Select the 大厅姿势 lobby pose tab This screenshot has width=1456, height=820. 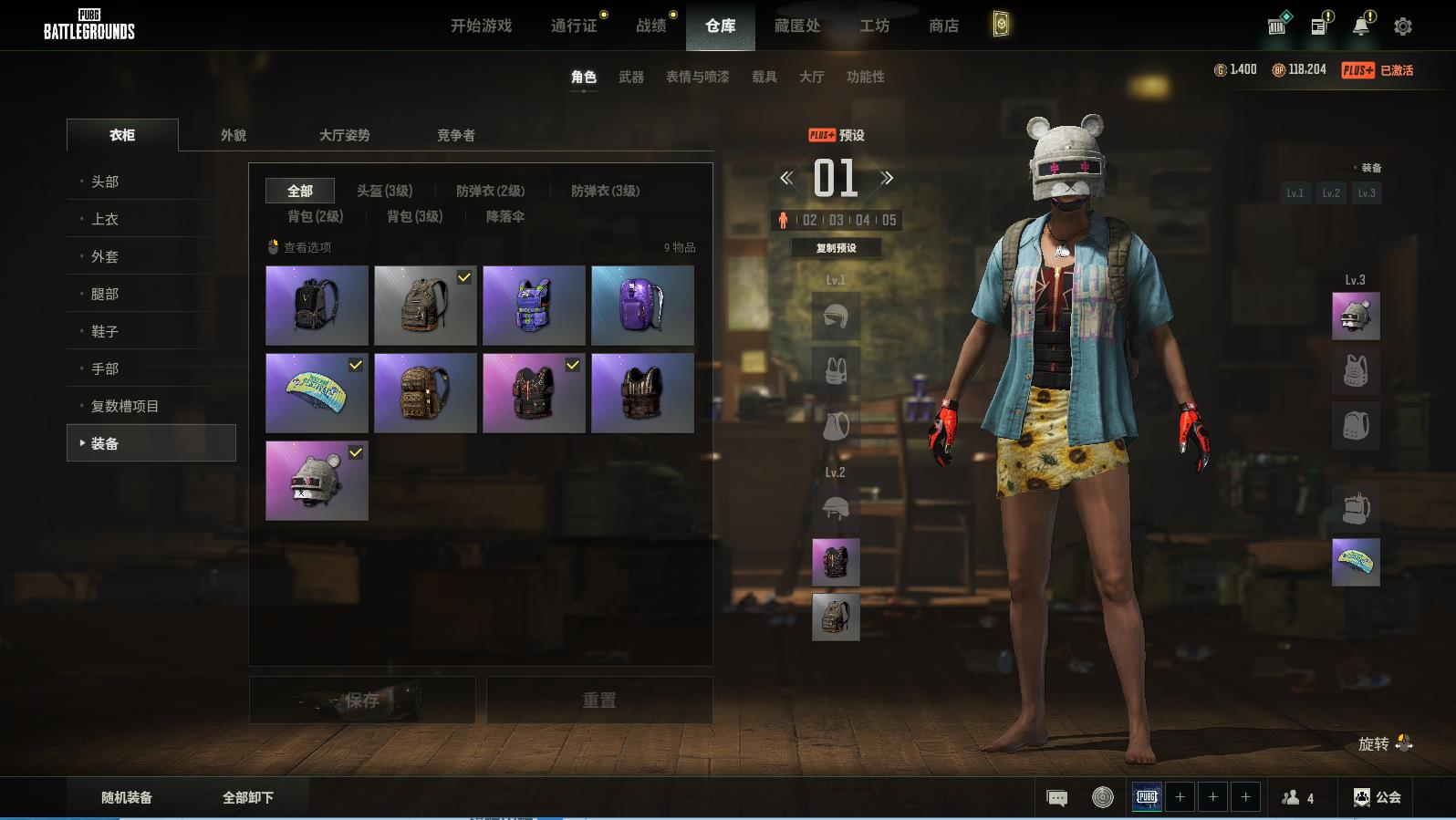tap(344, 135)
